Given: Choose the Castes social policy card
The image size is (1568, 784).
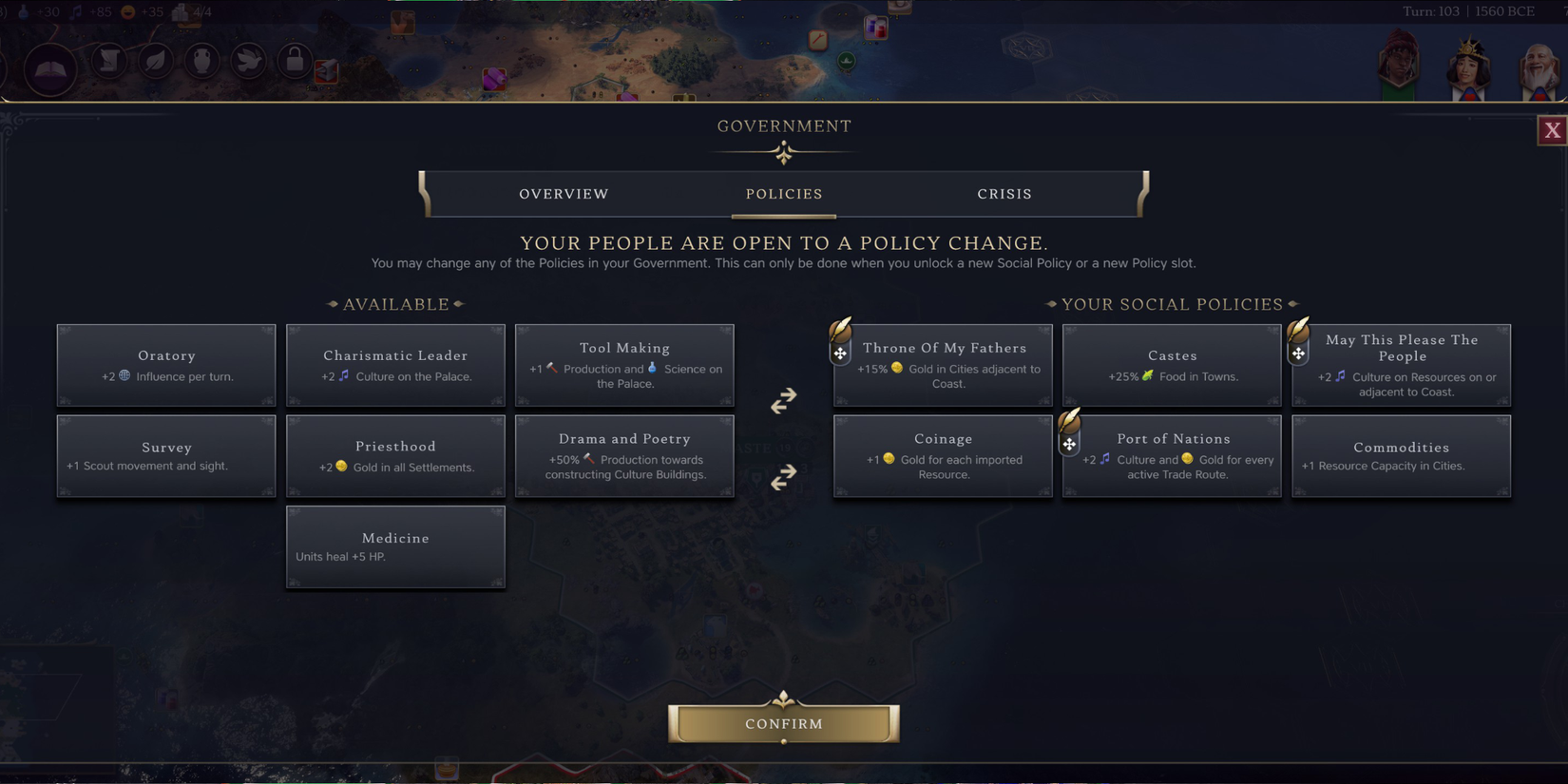Looking at the screenshot, I should coord(1172,365).
